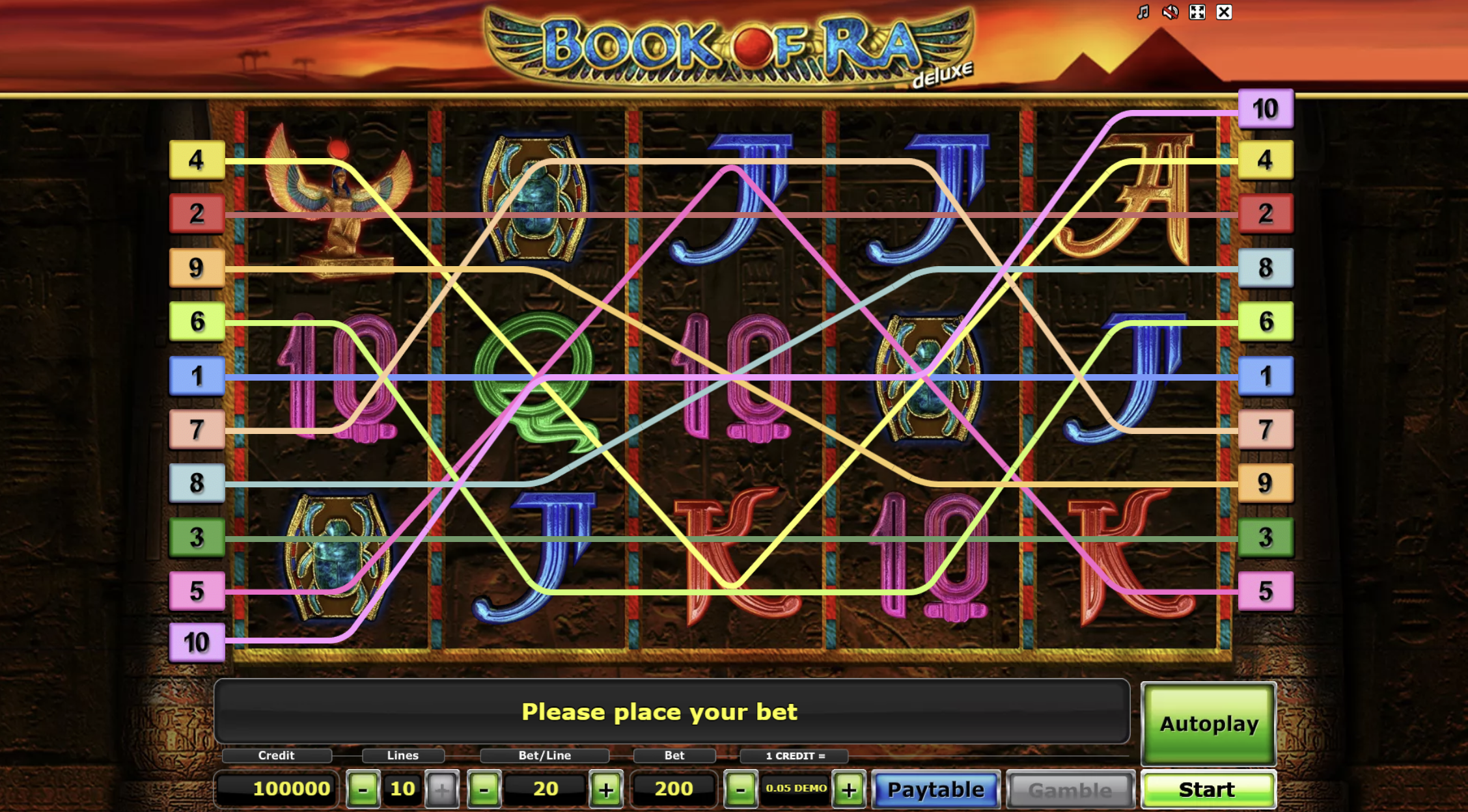
Task: Click the grayed-out Gamble button
Action: click(x=1071, y=789)
